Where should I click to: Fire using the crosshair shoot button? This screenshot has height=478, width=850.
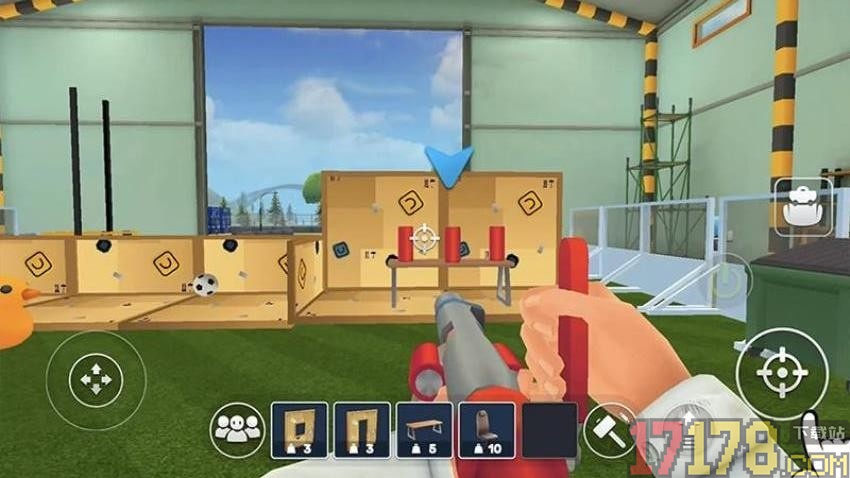click(x=781, y=373)
